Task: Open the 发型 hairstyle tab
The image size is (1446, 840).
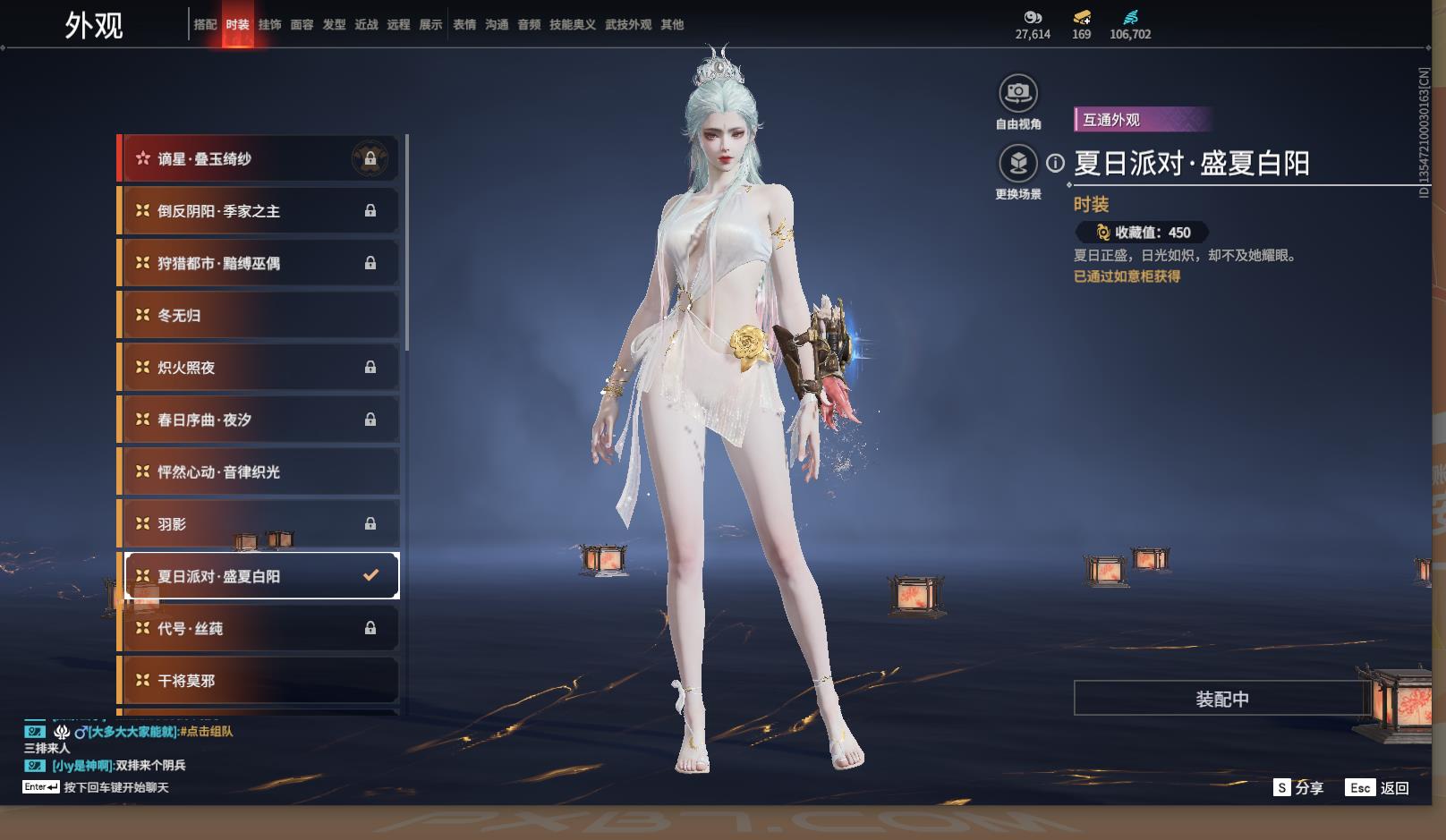Action: coord(334,25)
